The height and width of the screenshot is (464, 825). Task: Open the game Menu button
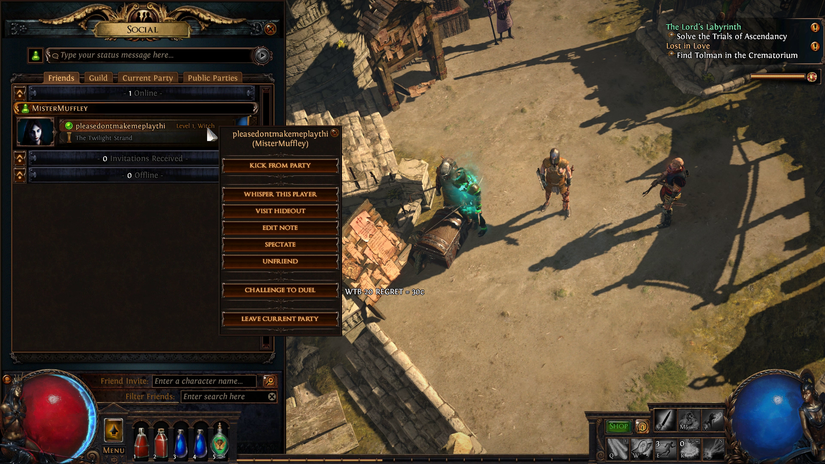114,433
